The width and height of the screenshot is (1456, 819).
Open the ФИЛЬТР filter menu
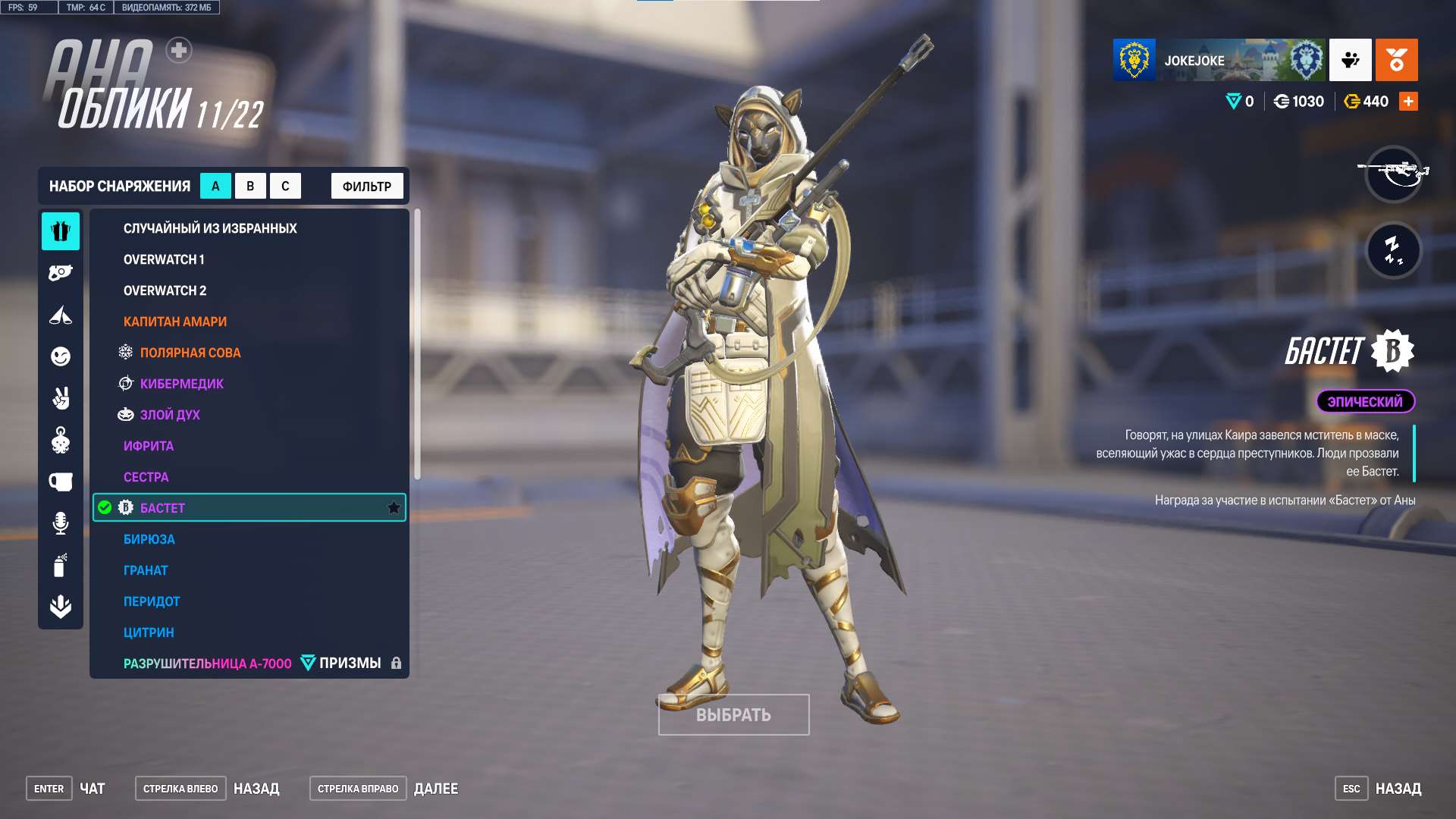[366, 185]
